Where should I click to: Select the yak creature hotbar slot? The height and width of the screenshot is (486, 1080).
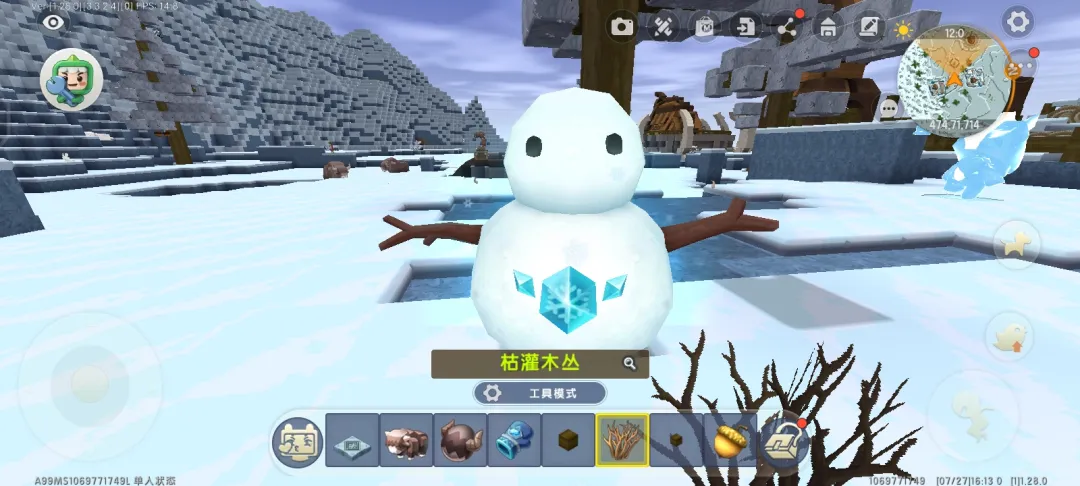(406, 440)
